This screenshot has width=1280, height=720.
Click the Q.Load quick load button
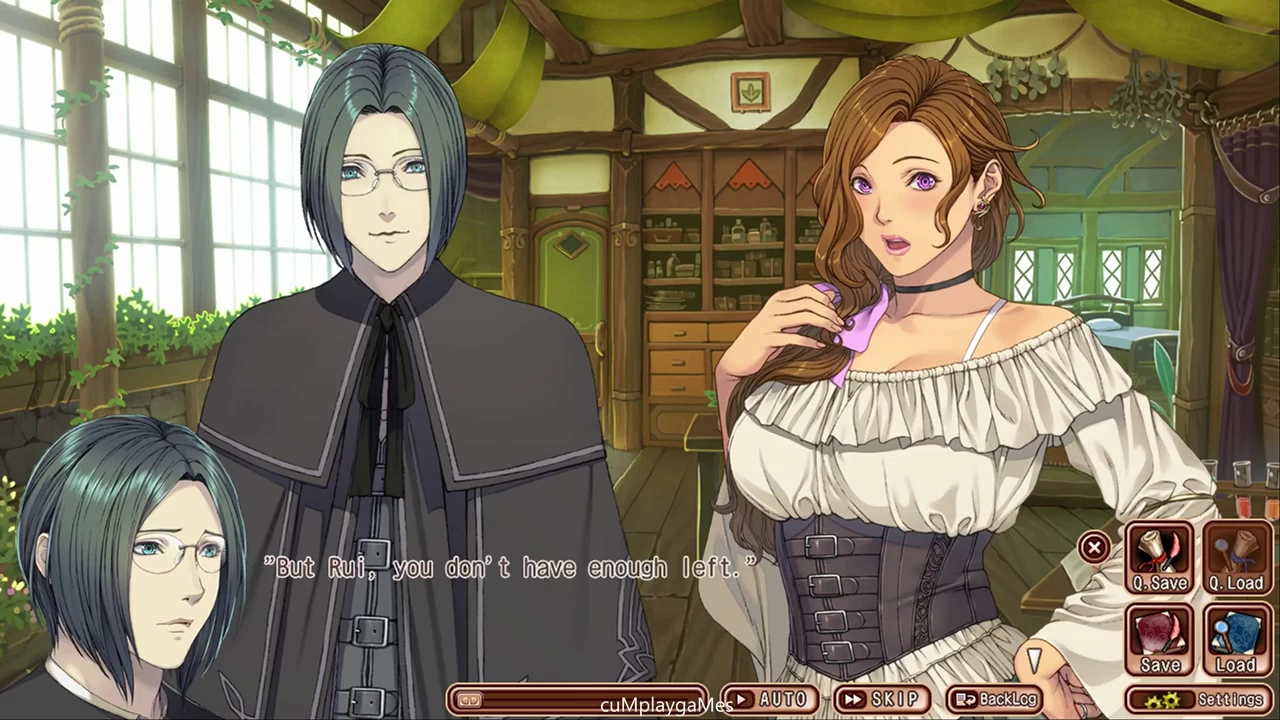pos(1236,559)
